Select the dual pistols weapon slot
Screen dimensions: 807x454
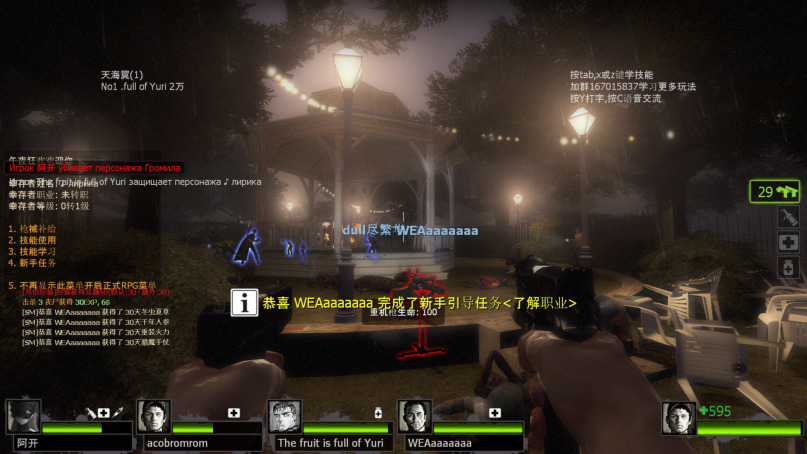(x=775, y=191)
